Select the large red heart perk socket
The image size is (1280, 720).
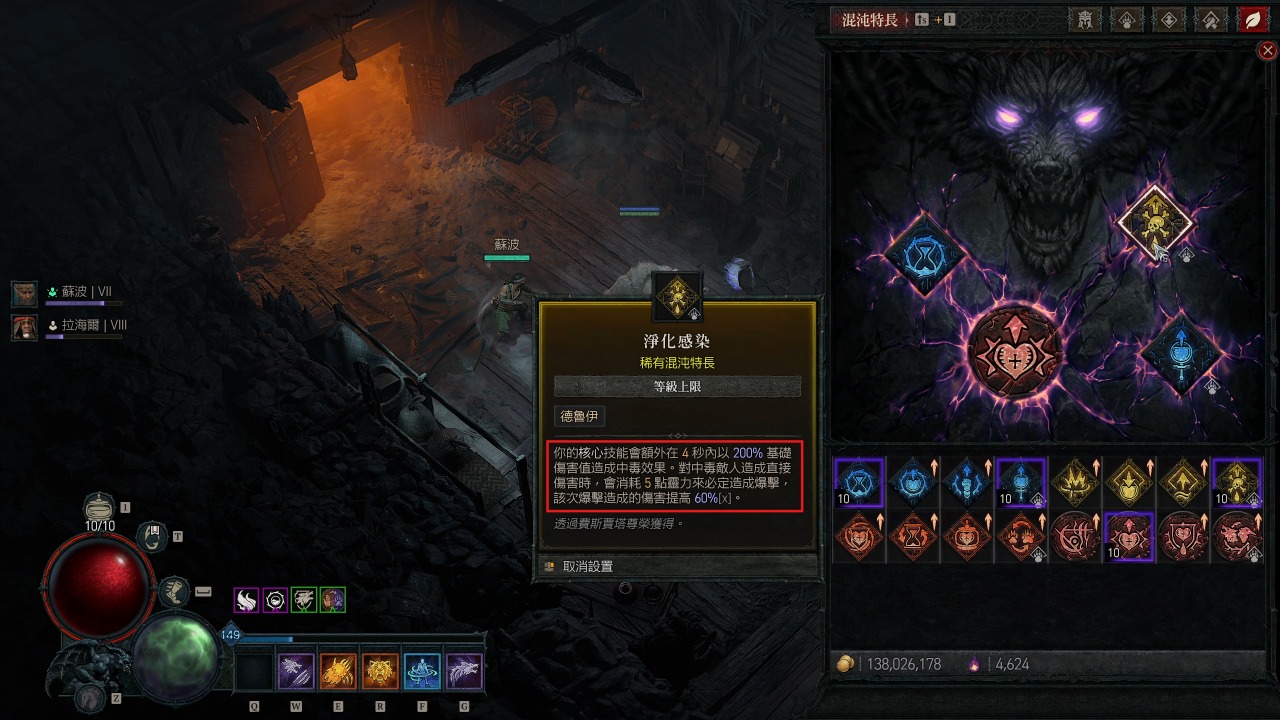[1014, 352]
